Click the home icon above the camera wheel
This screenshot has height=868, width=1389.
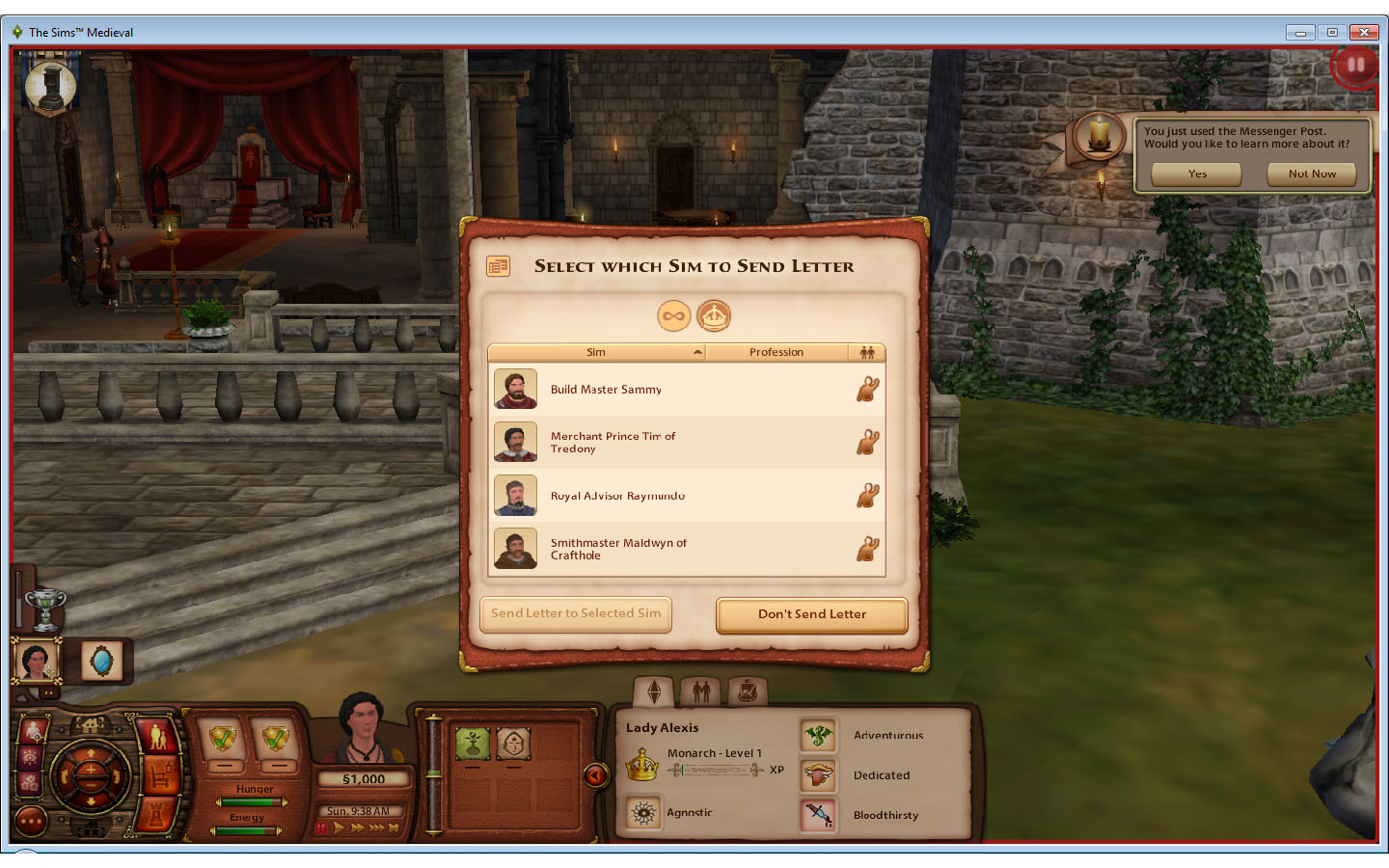89,725
